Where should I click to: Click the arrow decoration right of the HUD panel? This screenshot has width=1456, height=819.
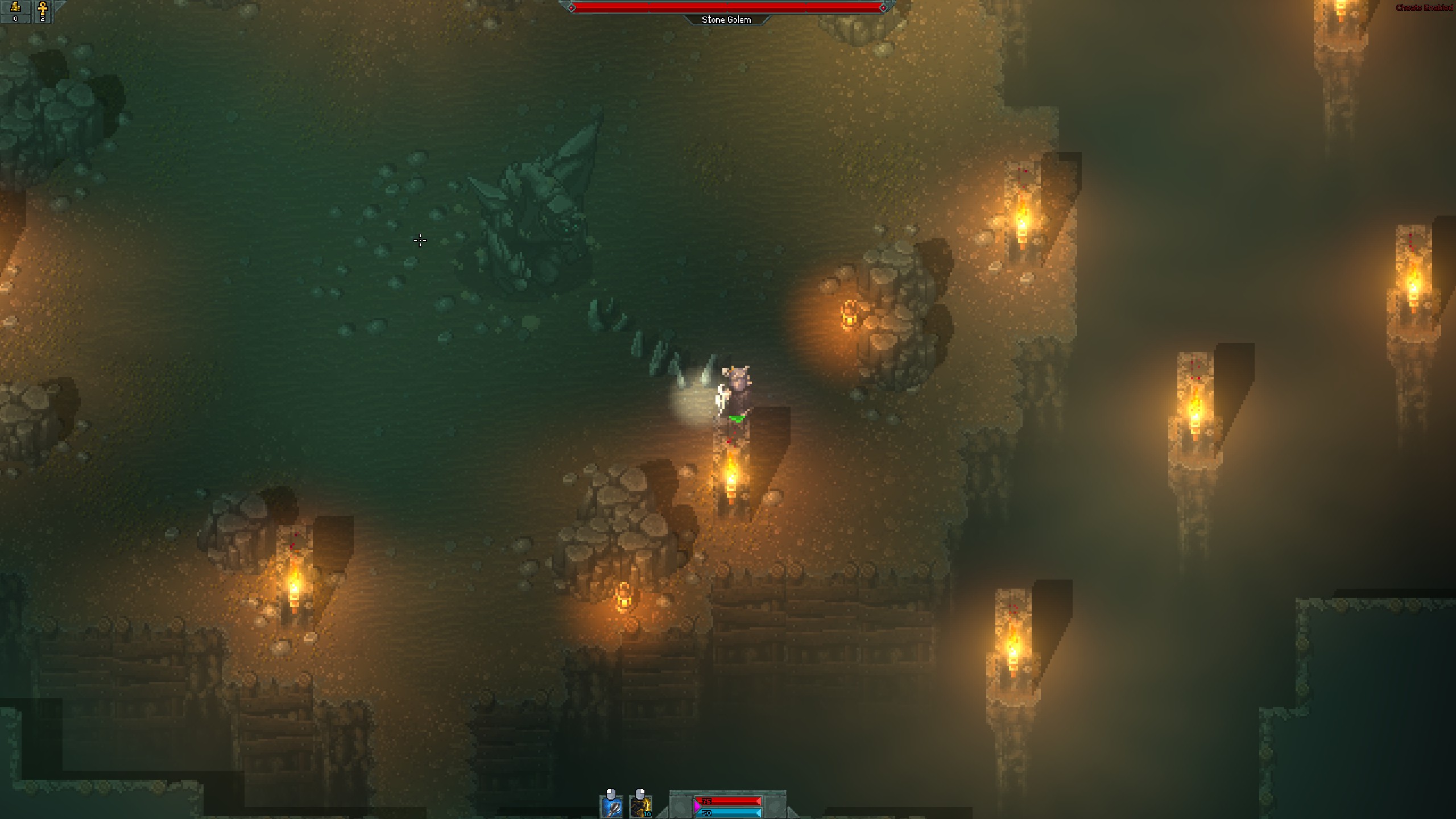[x=792, y=812]
